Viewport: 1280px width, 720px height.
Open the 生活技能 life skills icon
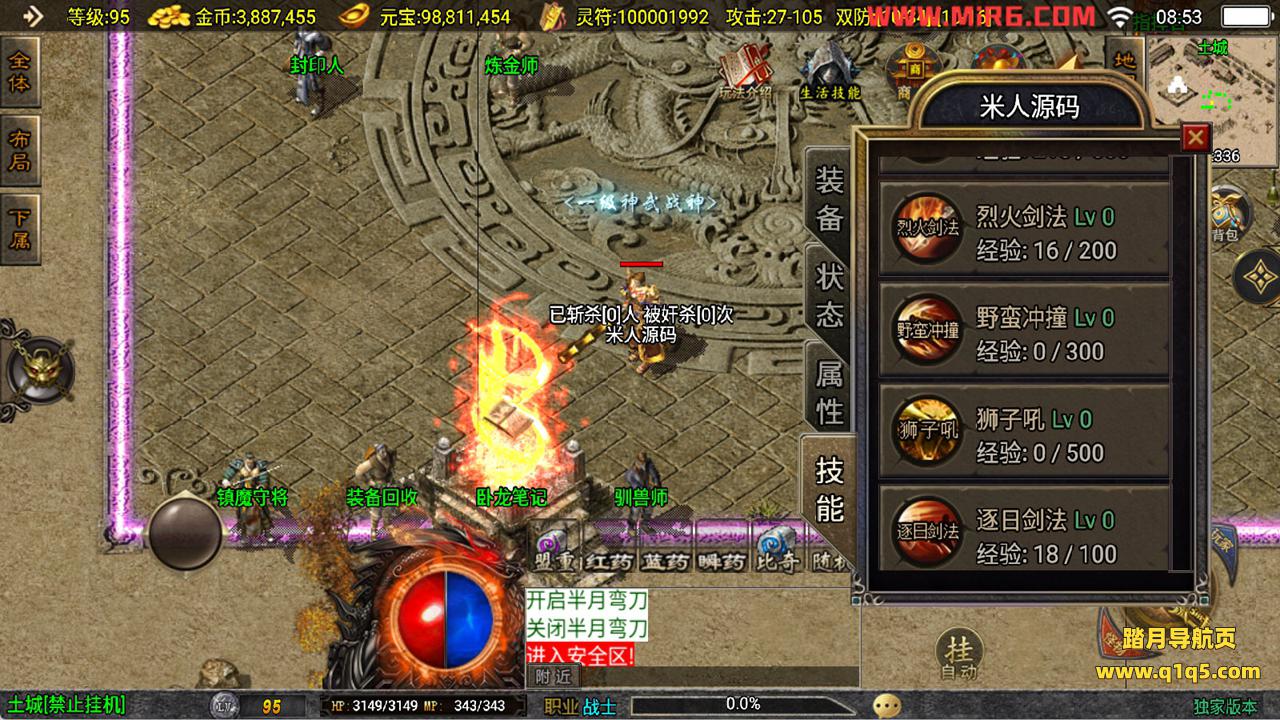click(x=829, y=72)
